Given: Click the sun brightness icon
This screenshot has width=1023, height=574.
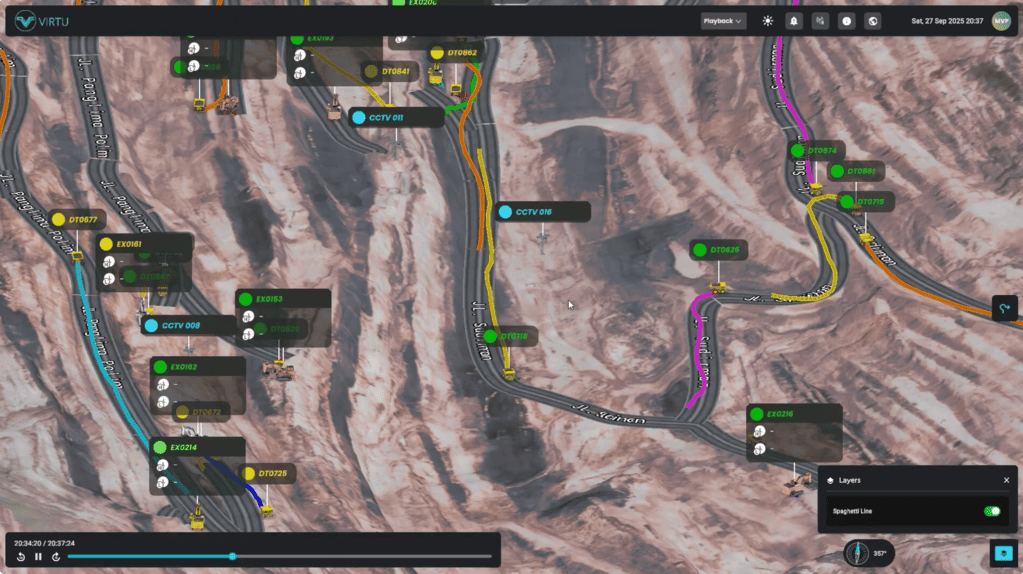Looking at the screenshot, I should [768, 21].
